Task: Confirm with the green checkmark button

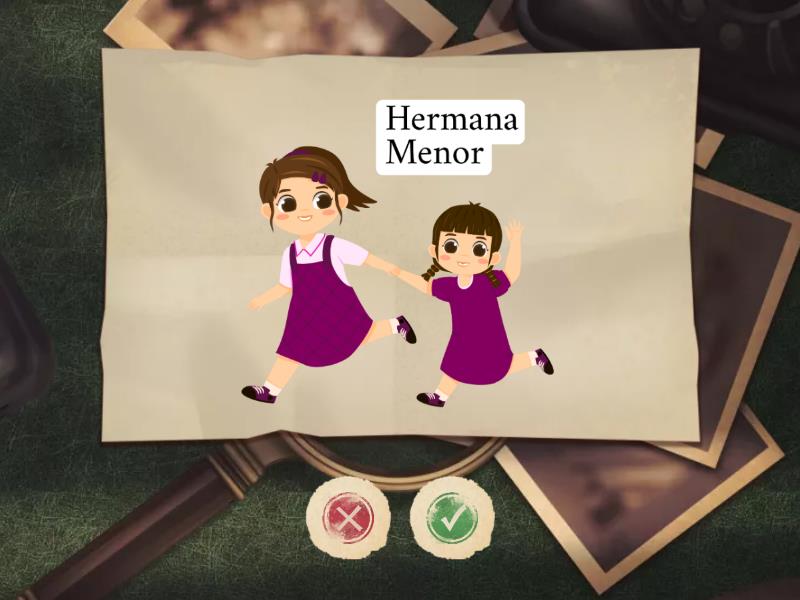Action: point(452,518)
